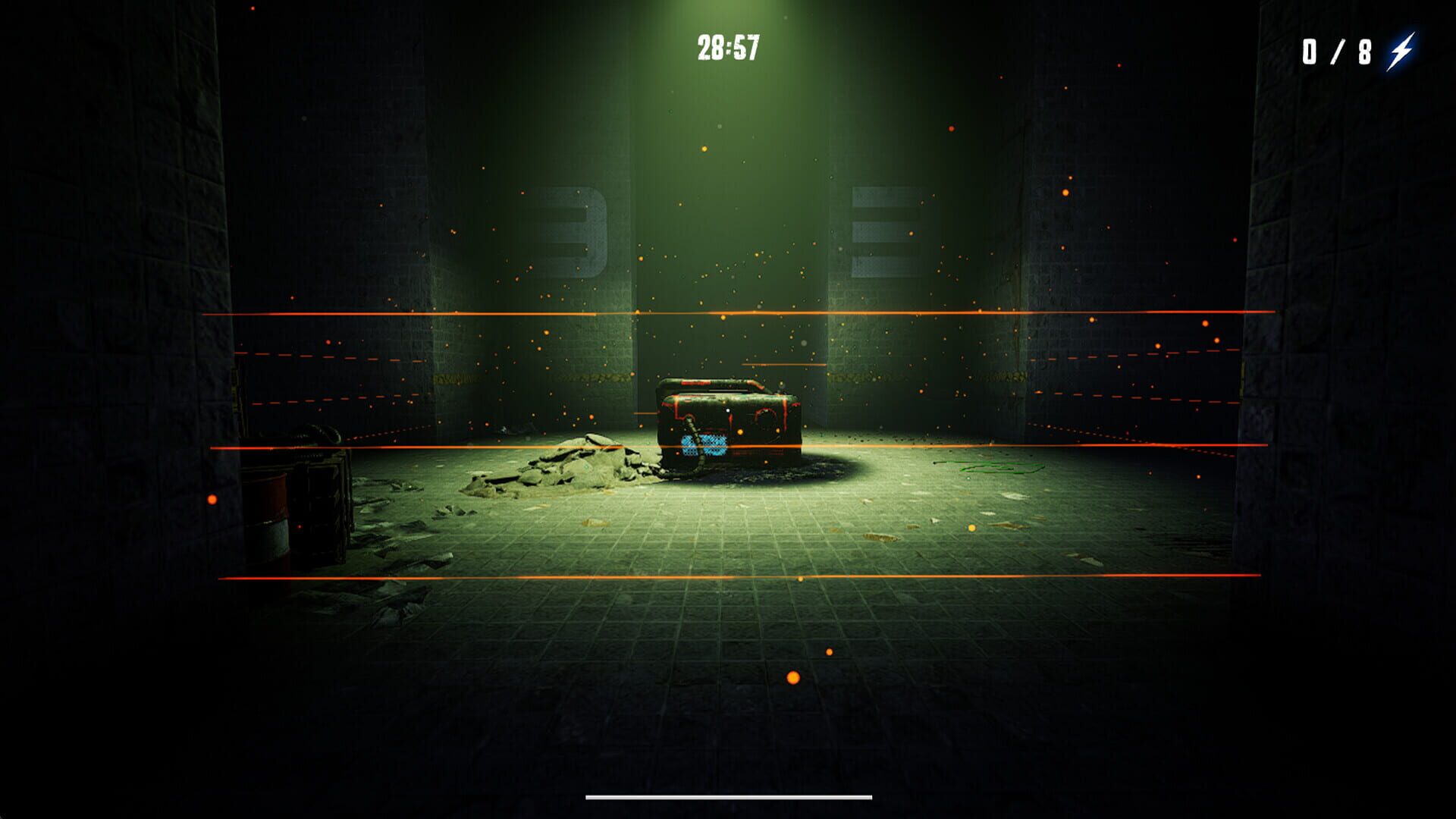Screen dimensions: 1456x819
Task: Click the white crosshair dot at screen center
Action: tap(728, 409)
